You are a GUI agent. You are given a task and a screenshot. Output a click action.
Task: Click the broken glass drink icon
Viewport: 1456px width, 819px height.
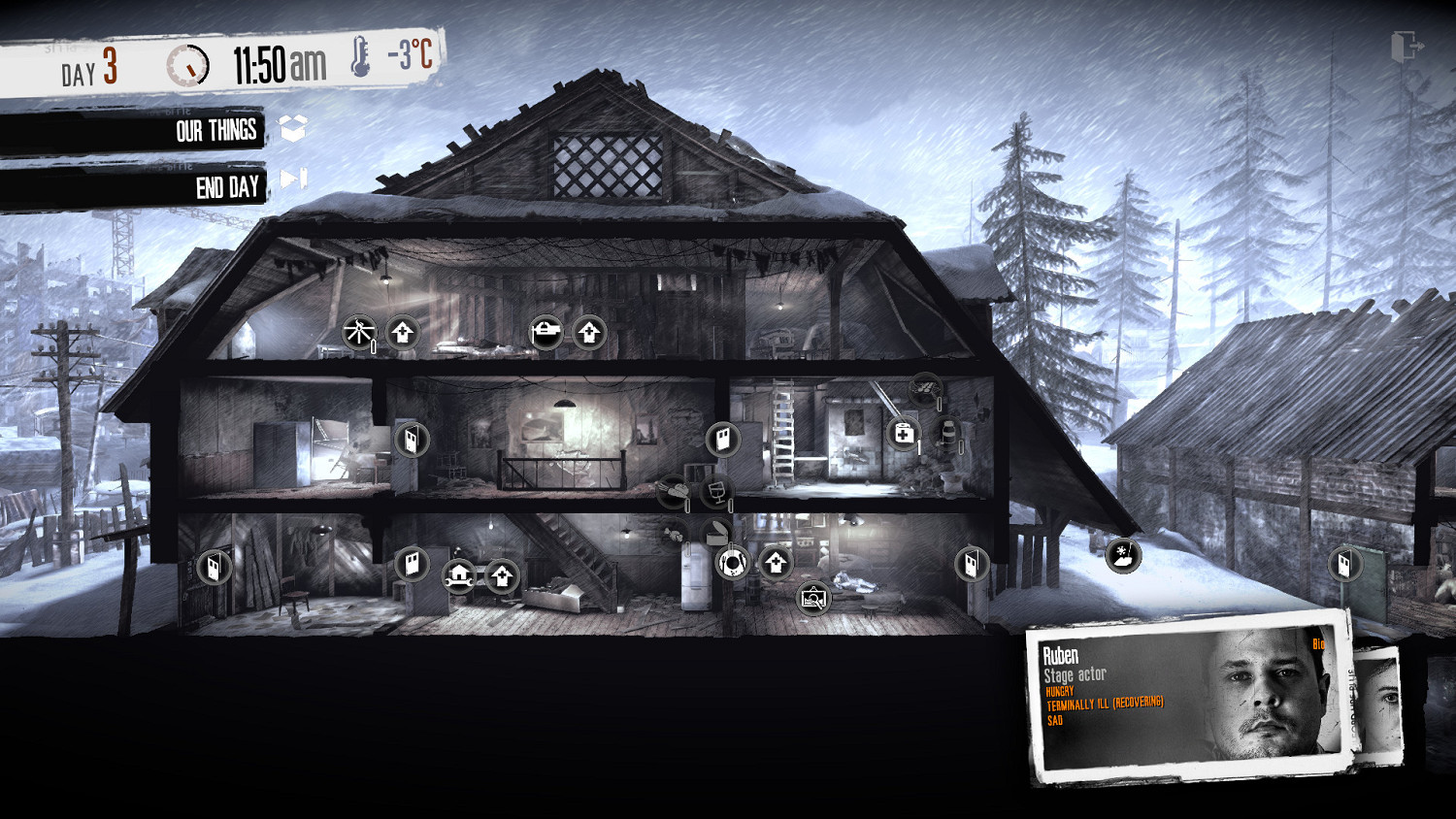point(718,492)
